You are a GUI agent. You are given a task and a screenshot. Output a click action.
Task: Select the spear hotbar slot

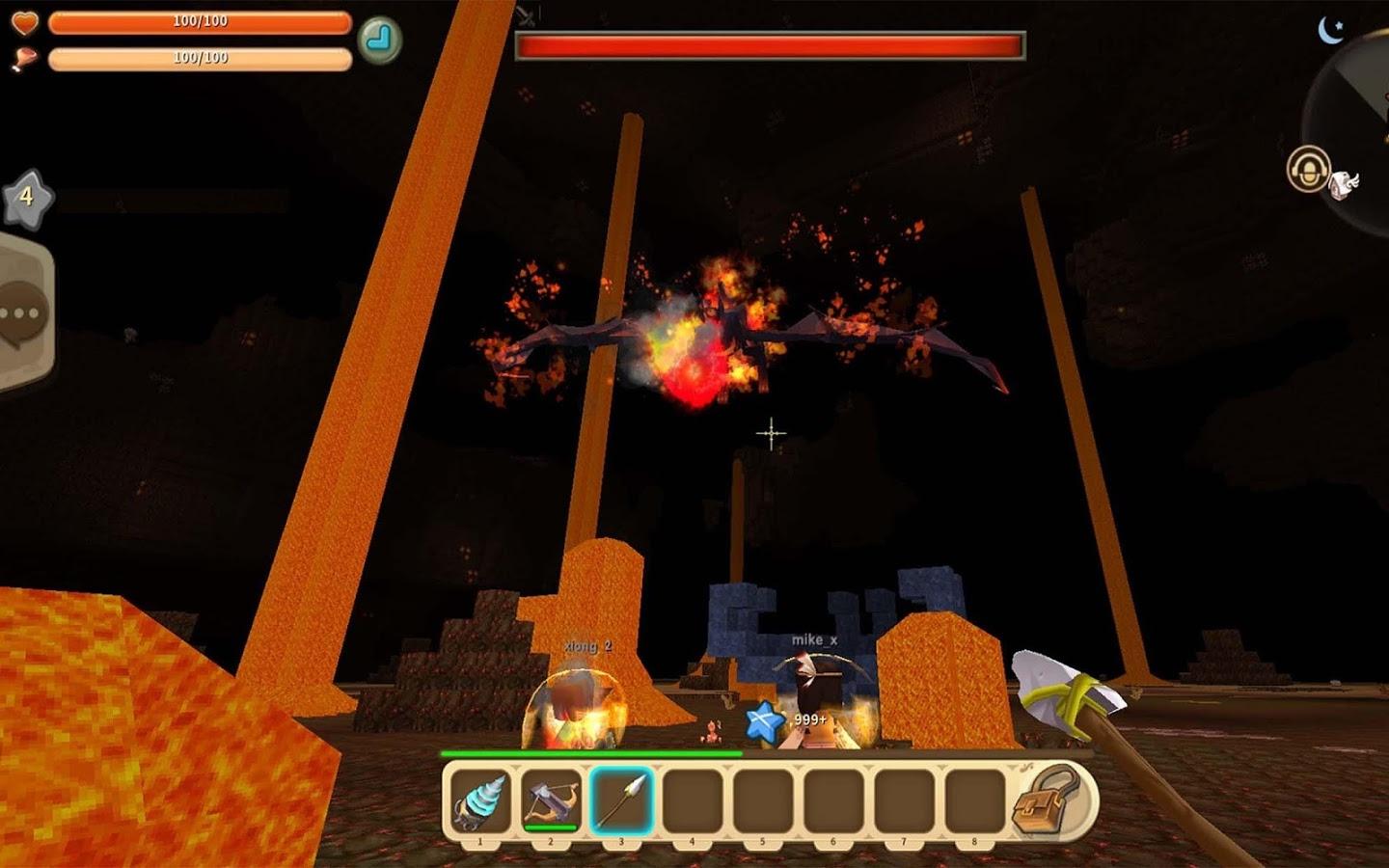point(621,801)
